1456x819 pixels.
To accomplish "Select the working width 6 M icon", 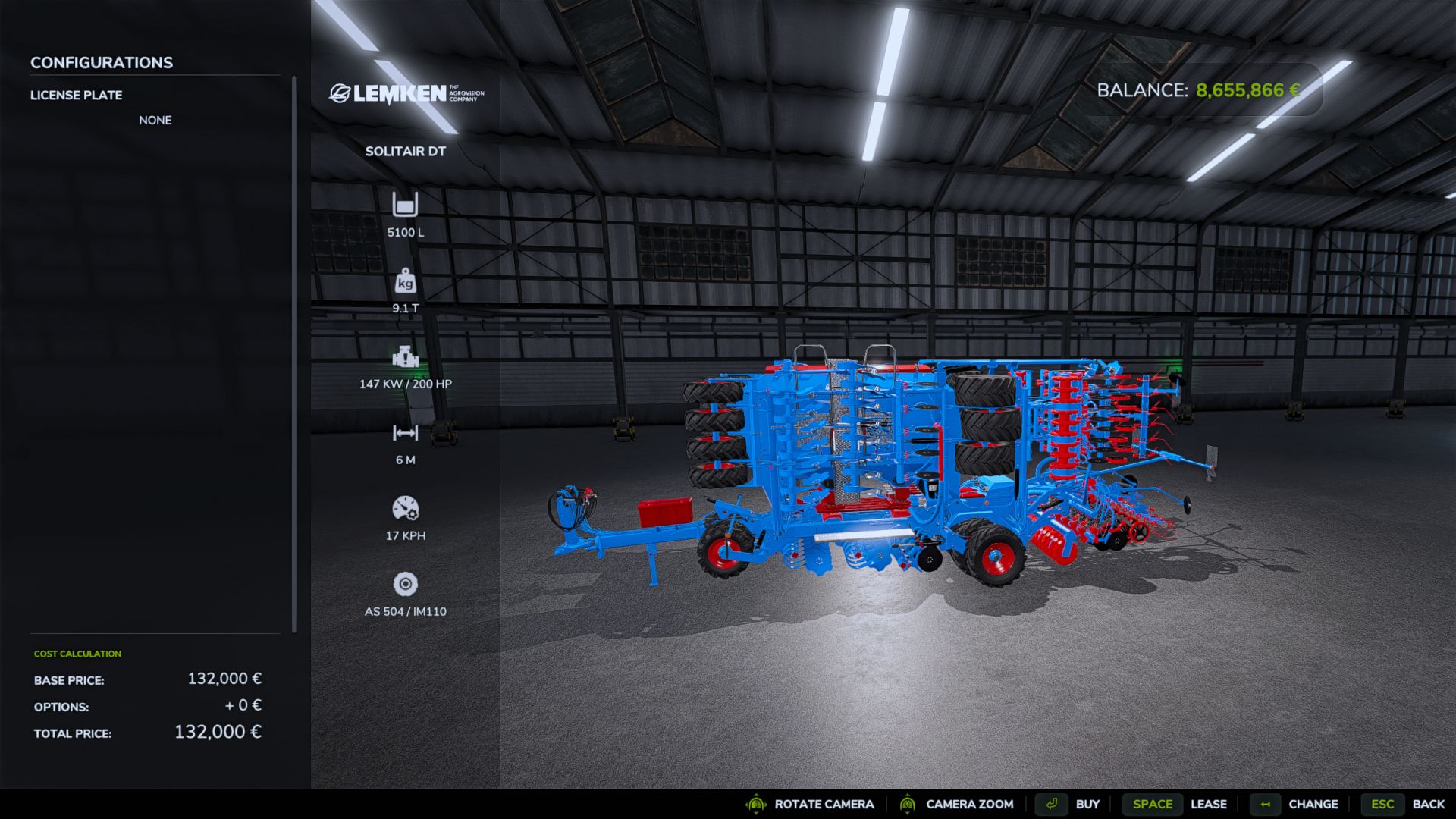I will (x=406, y=435).
